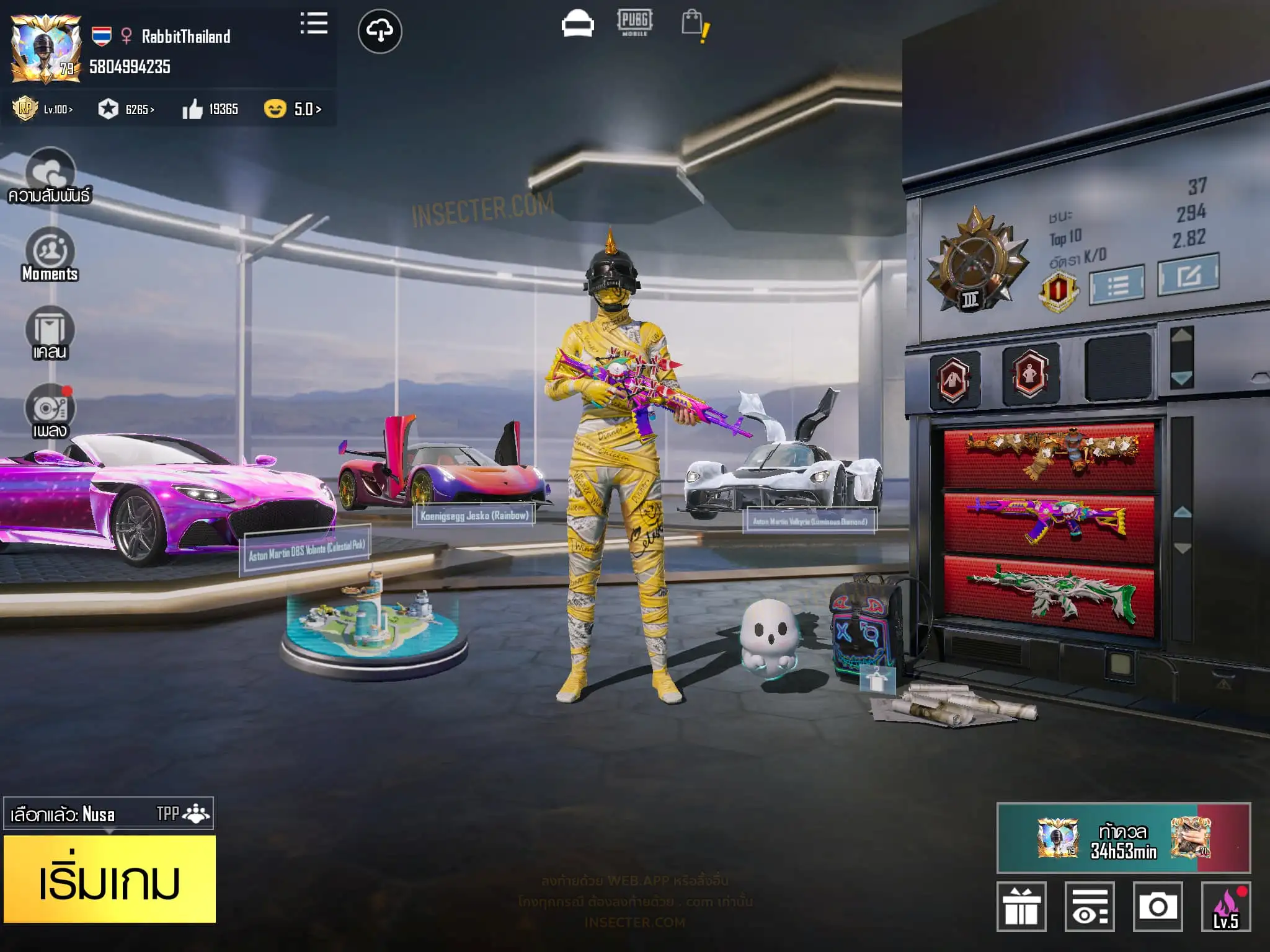Open the camera screenshot mode
Screen dimensions: 1270x952
click(1157, 907)
